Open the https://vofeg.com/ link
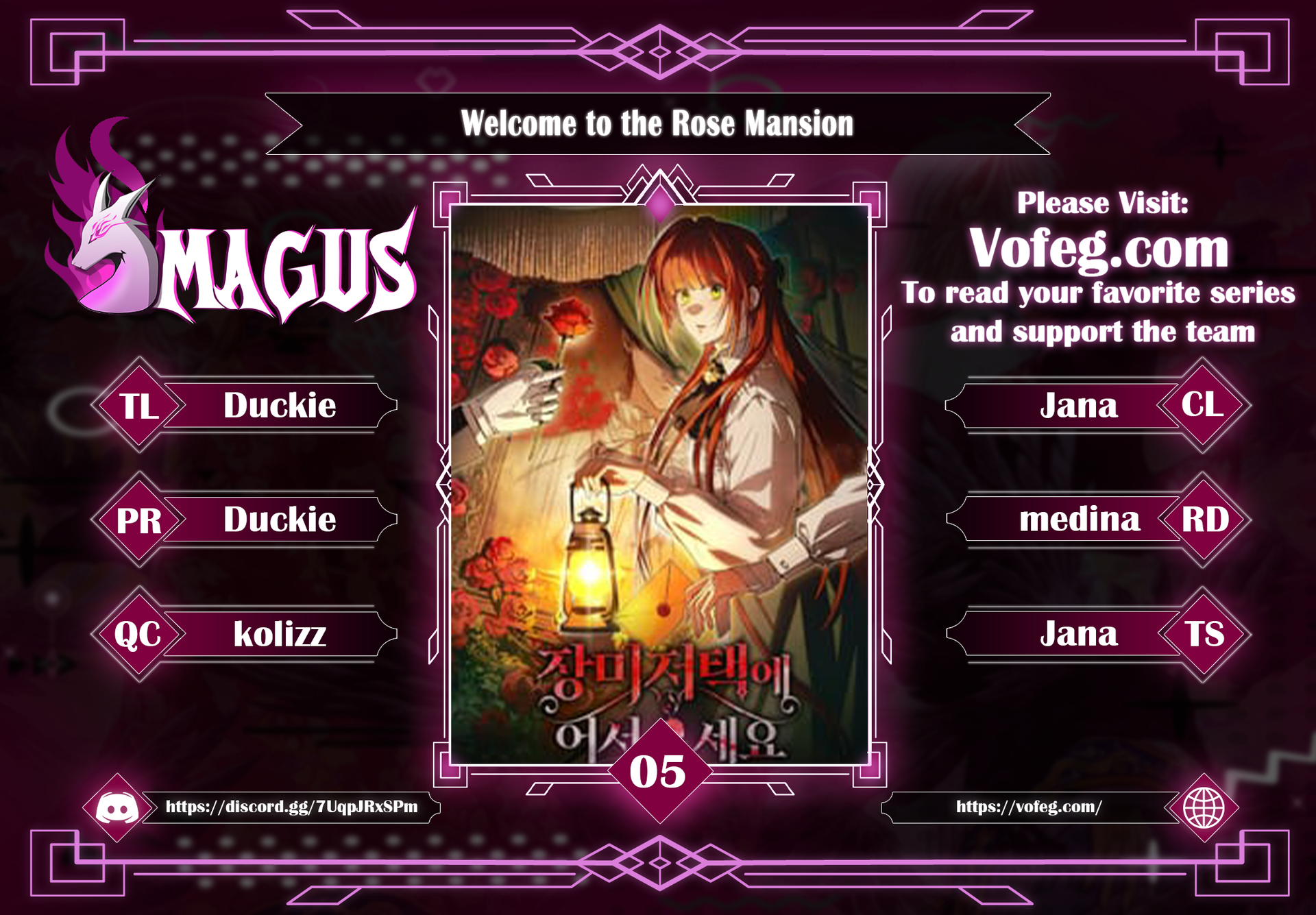 click(x=1028, y=807)
